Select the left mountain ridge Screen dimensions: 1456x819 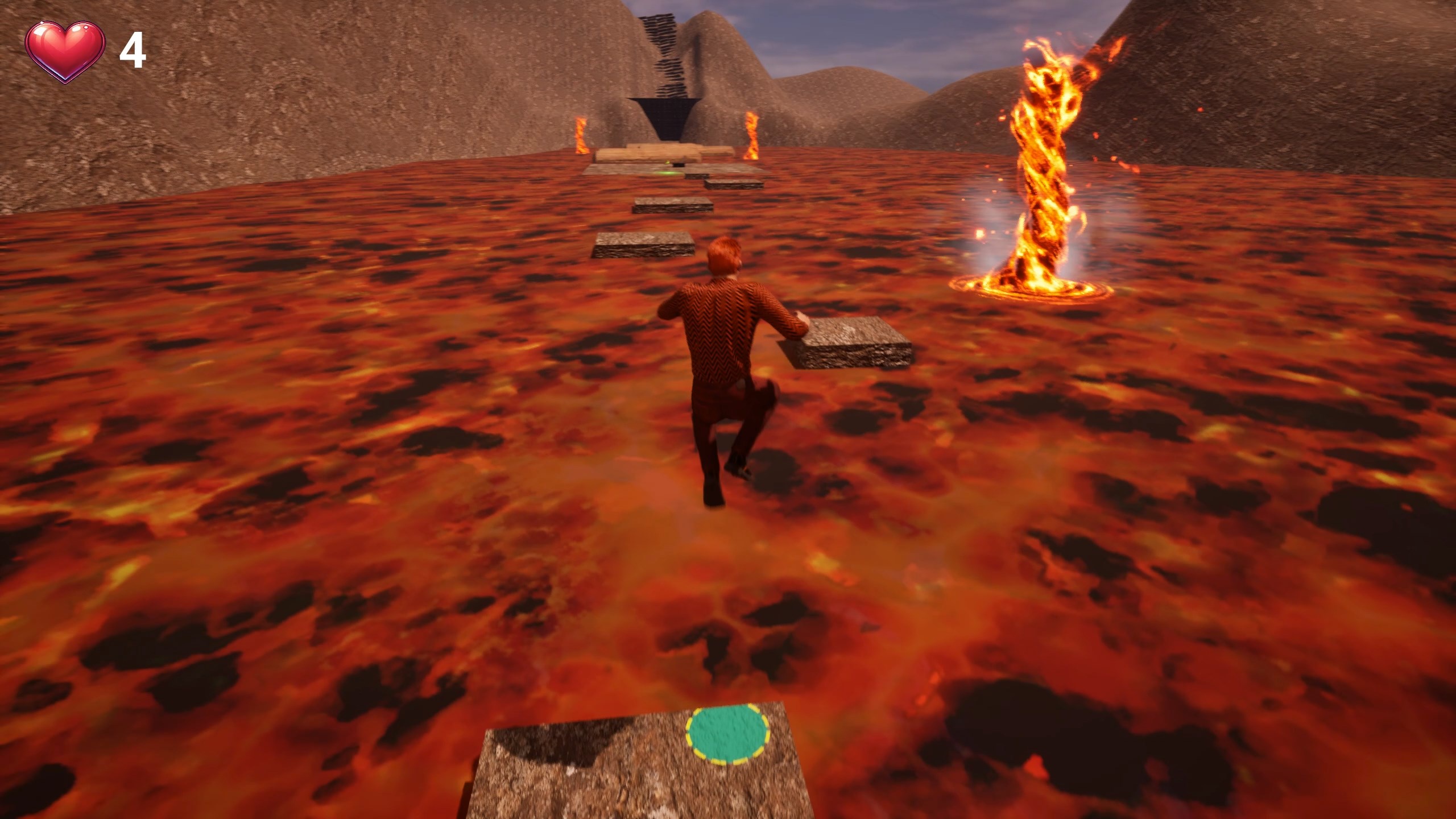(x=227, y=114)
